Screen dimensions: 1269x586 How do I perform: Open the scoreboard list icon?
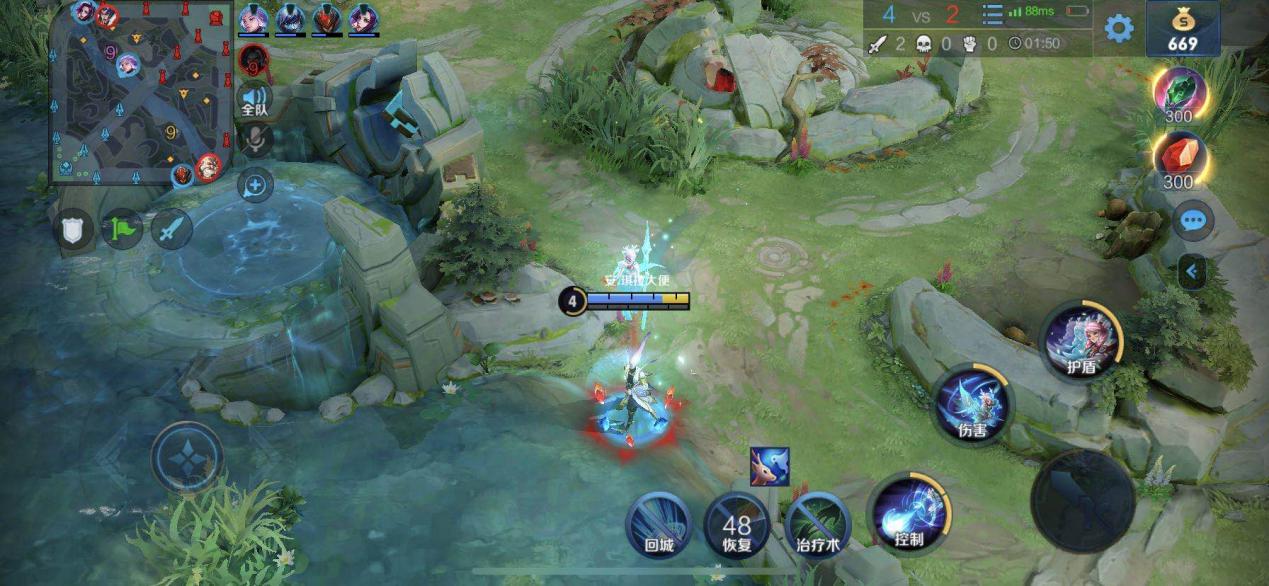(x=992, y=14)
